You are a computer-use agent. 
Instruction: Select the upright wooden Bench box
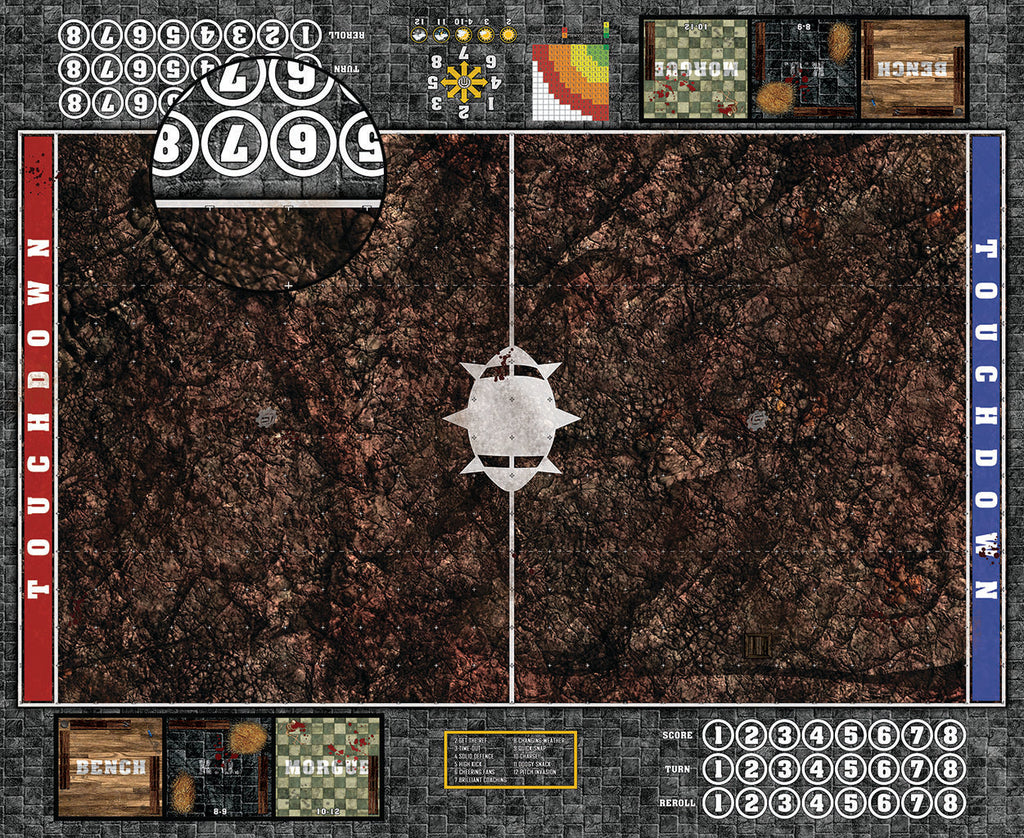[110, 766]
